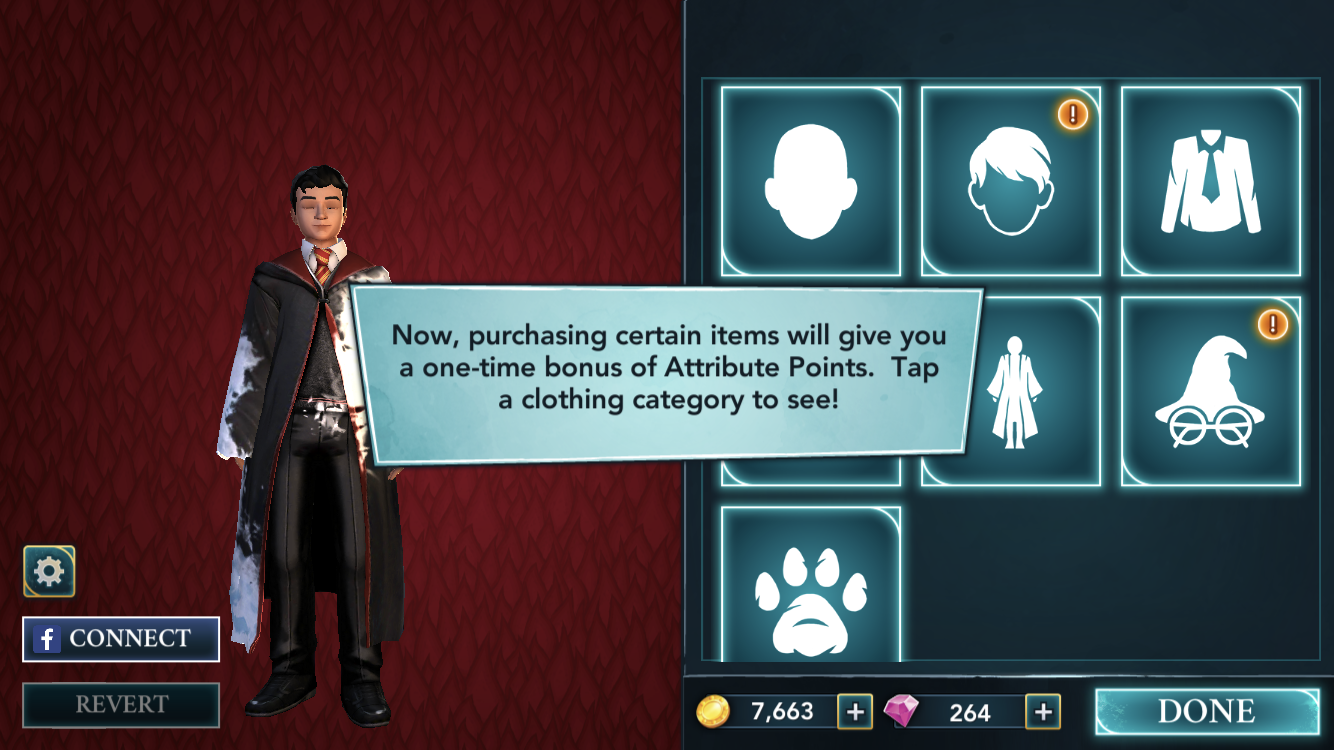
Task: Select the wizard hat and glasses category
Action: tap(1210, 391)
